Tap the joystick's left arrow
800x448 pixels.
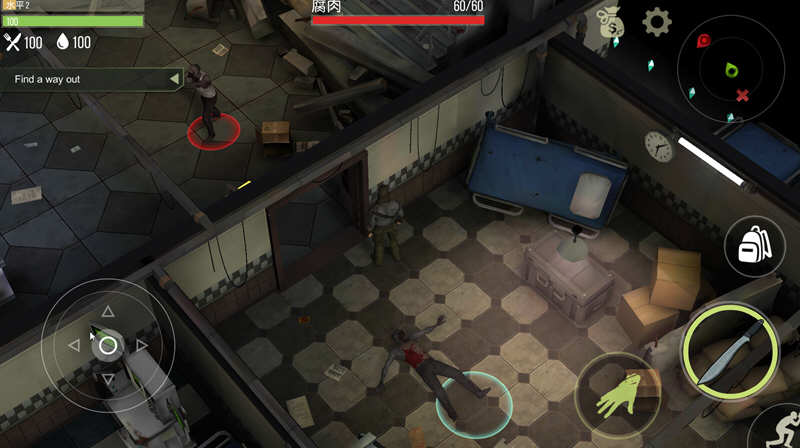[x=74, y=346]
